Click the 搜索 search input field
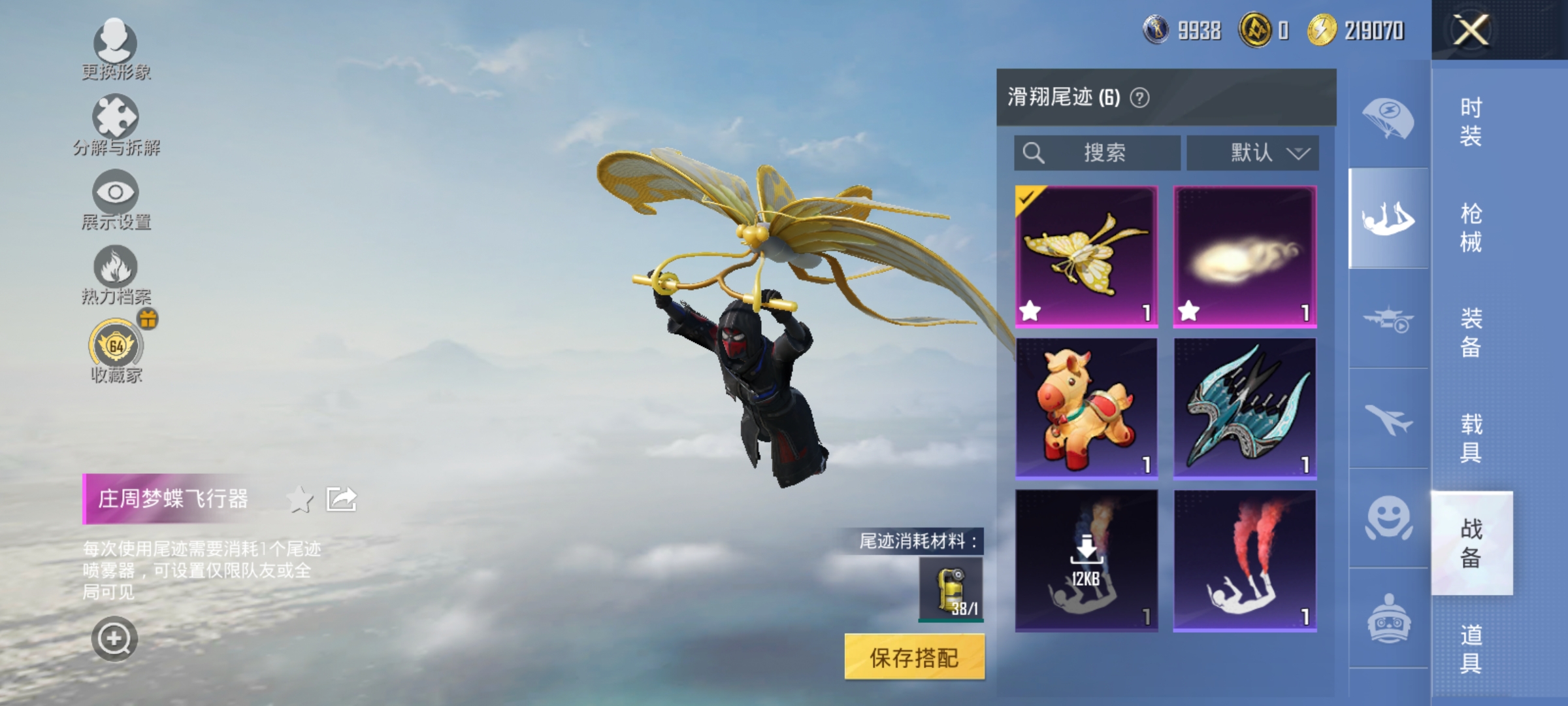The width and height of the screenshot is (1568, 706). pos(1098,152)
